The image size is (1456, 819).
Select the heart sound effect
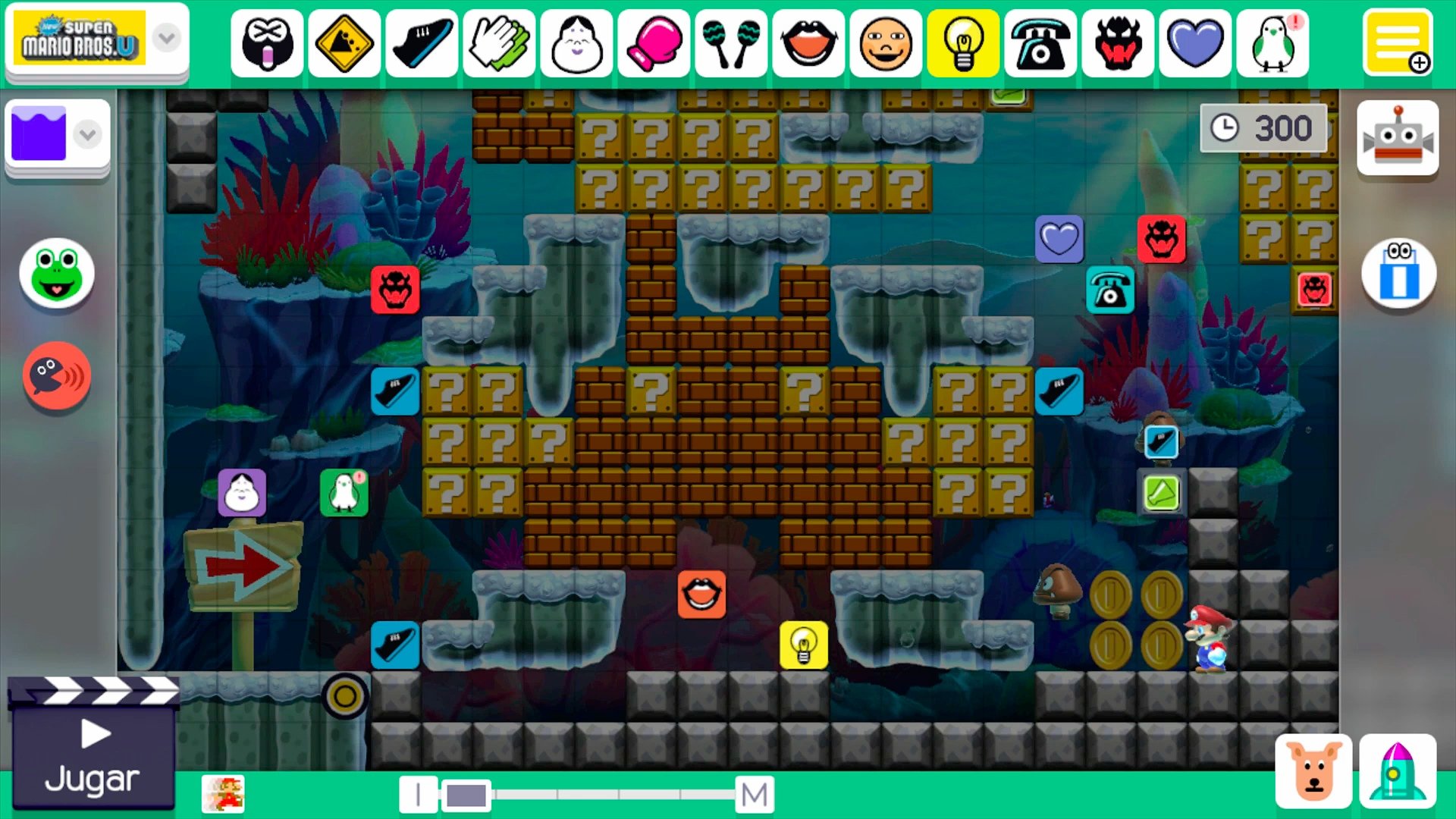click(1194, 43)
